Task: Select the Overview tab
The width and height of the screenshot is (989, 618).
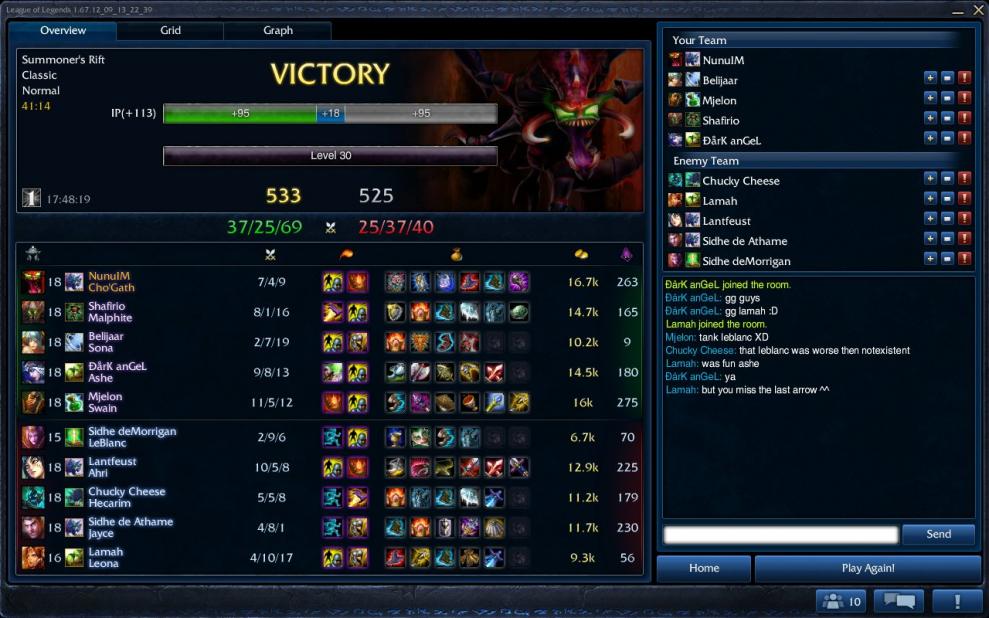Action: (x=63, y=31)
